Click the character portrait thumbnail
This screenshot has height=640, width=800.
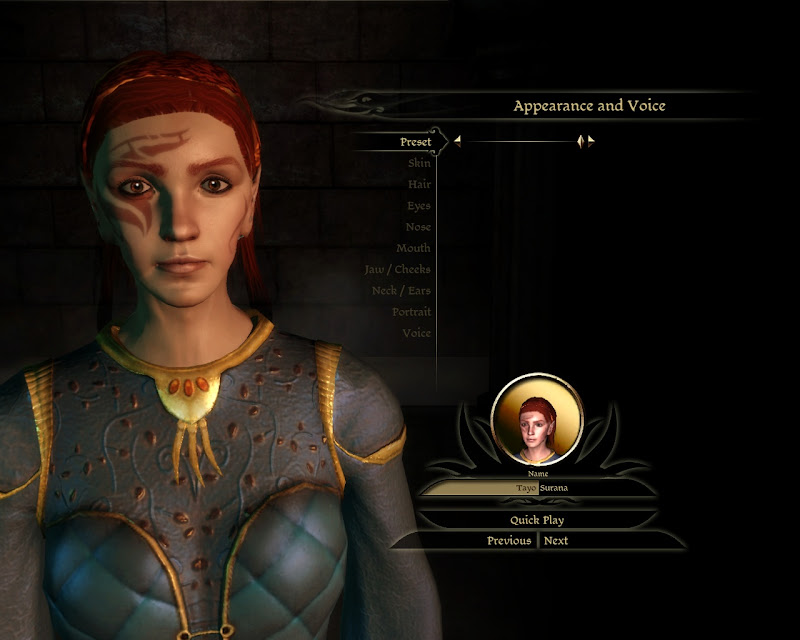[537, 418]
